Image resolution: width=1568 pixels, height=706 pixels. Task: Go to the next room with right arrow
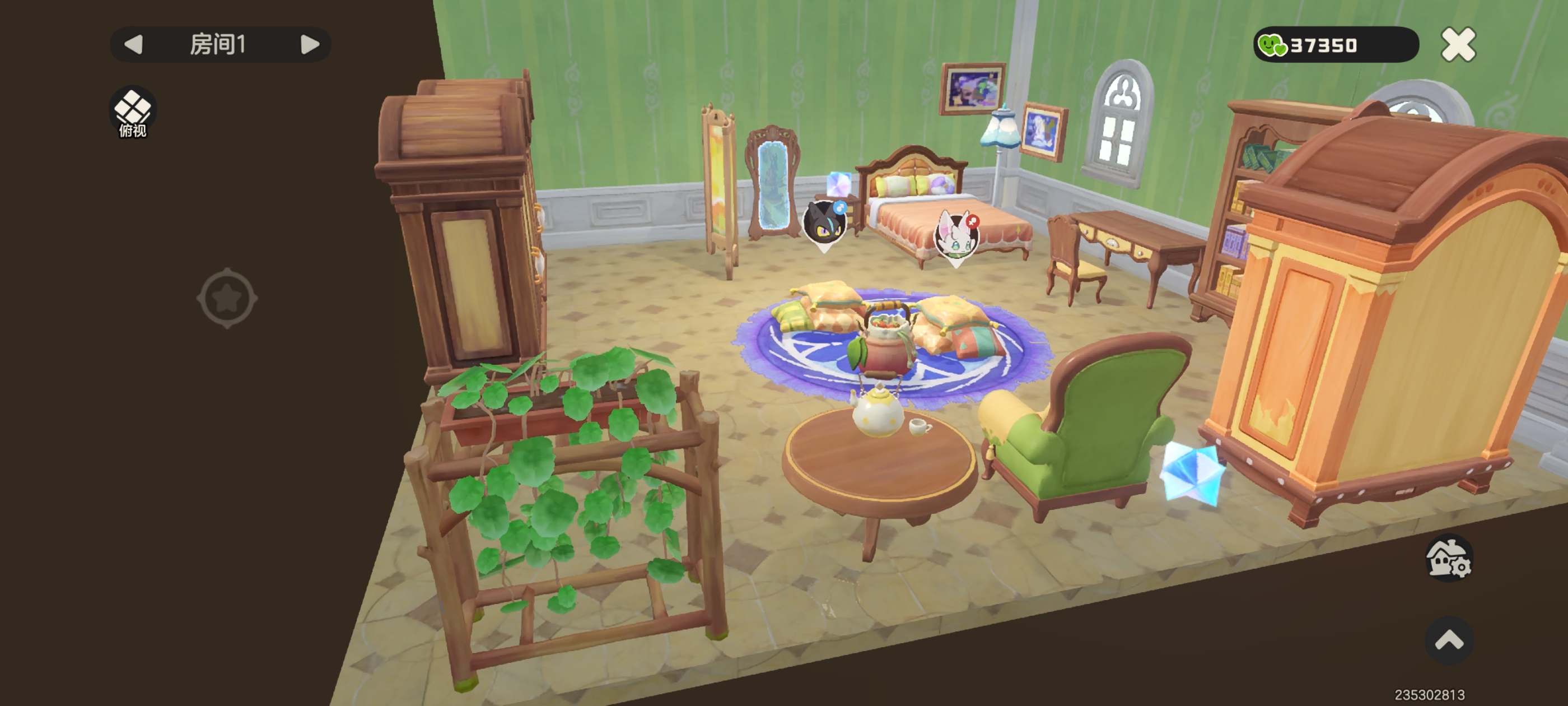tap(310, 44)
